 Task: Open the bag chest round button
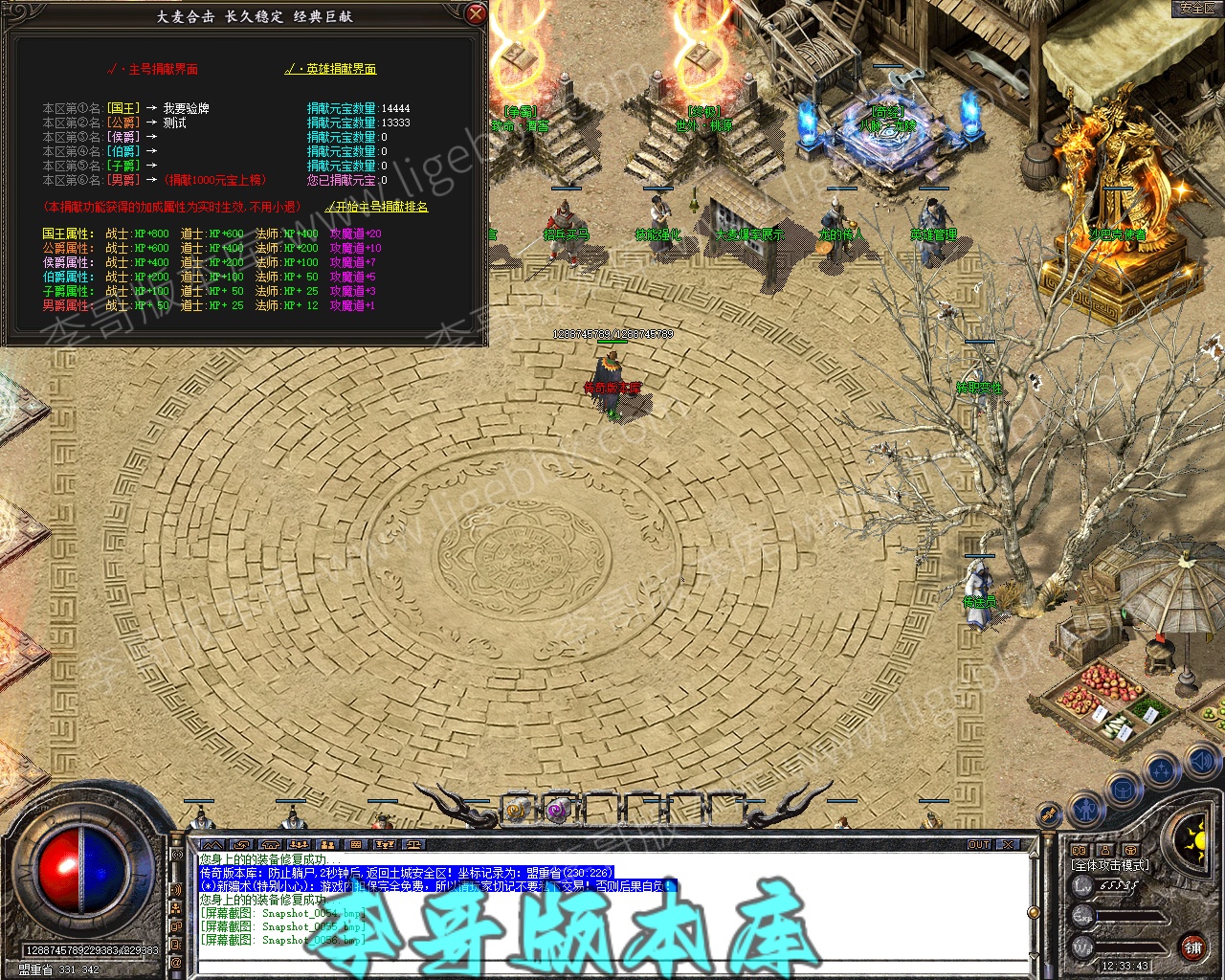click(1124, 791)
